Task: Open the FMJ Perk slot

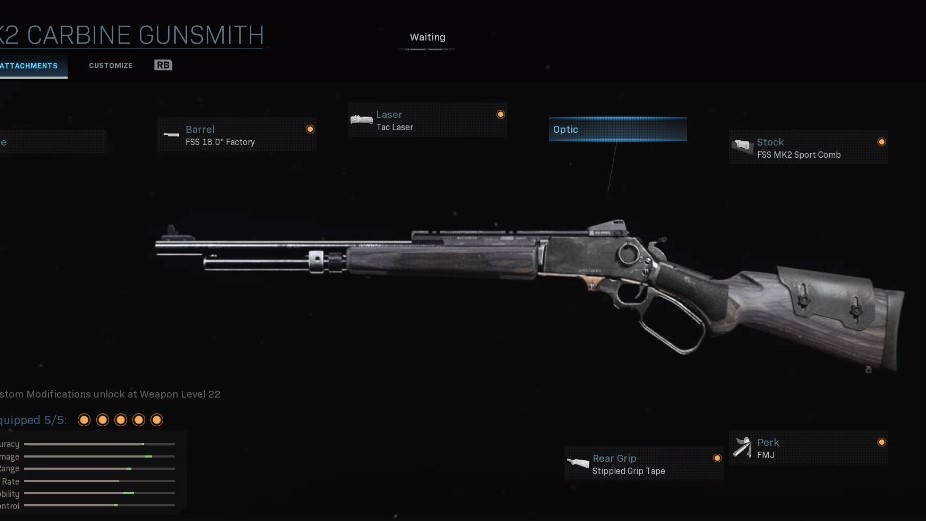Action: 808,448
